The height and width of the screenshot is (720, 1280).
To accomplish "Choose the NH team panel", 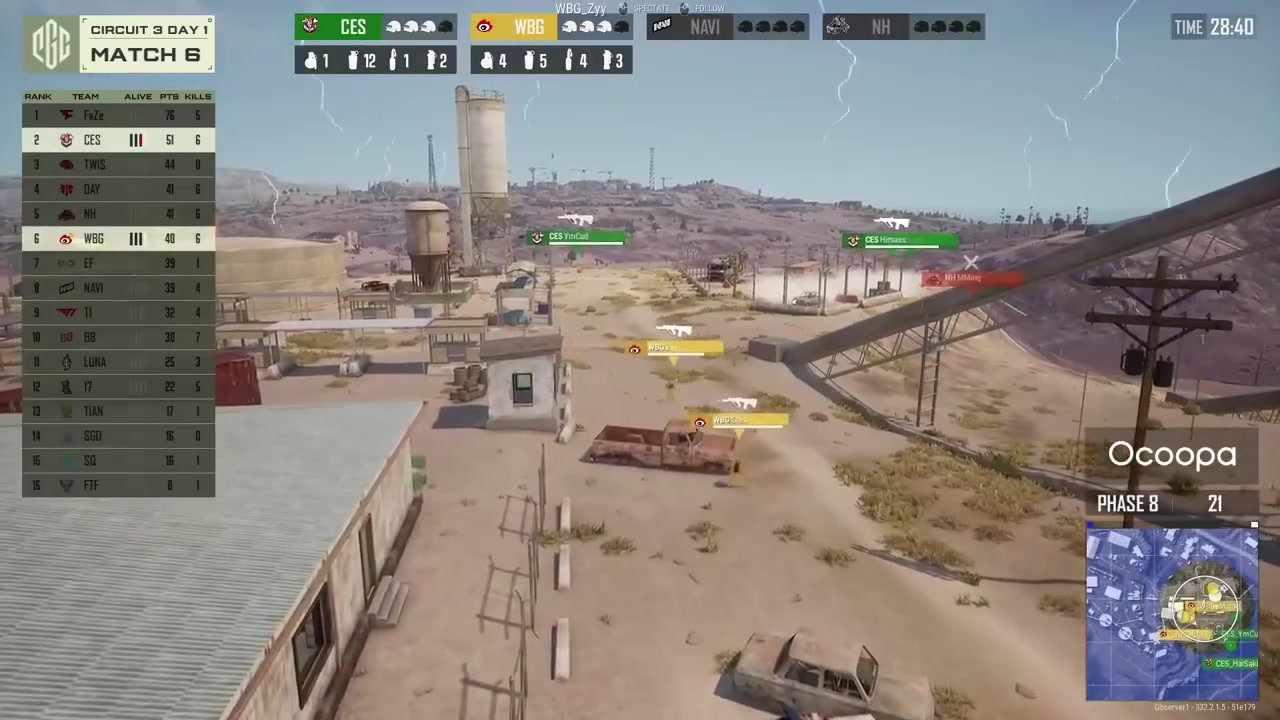I will tap(903, 27).
